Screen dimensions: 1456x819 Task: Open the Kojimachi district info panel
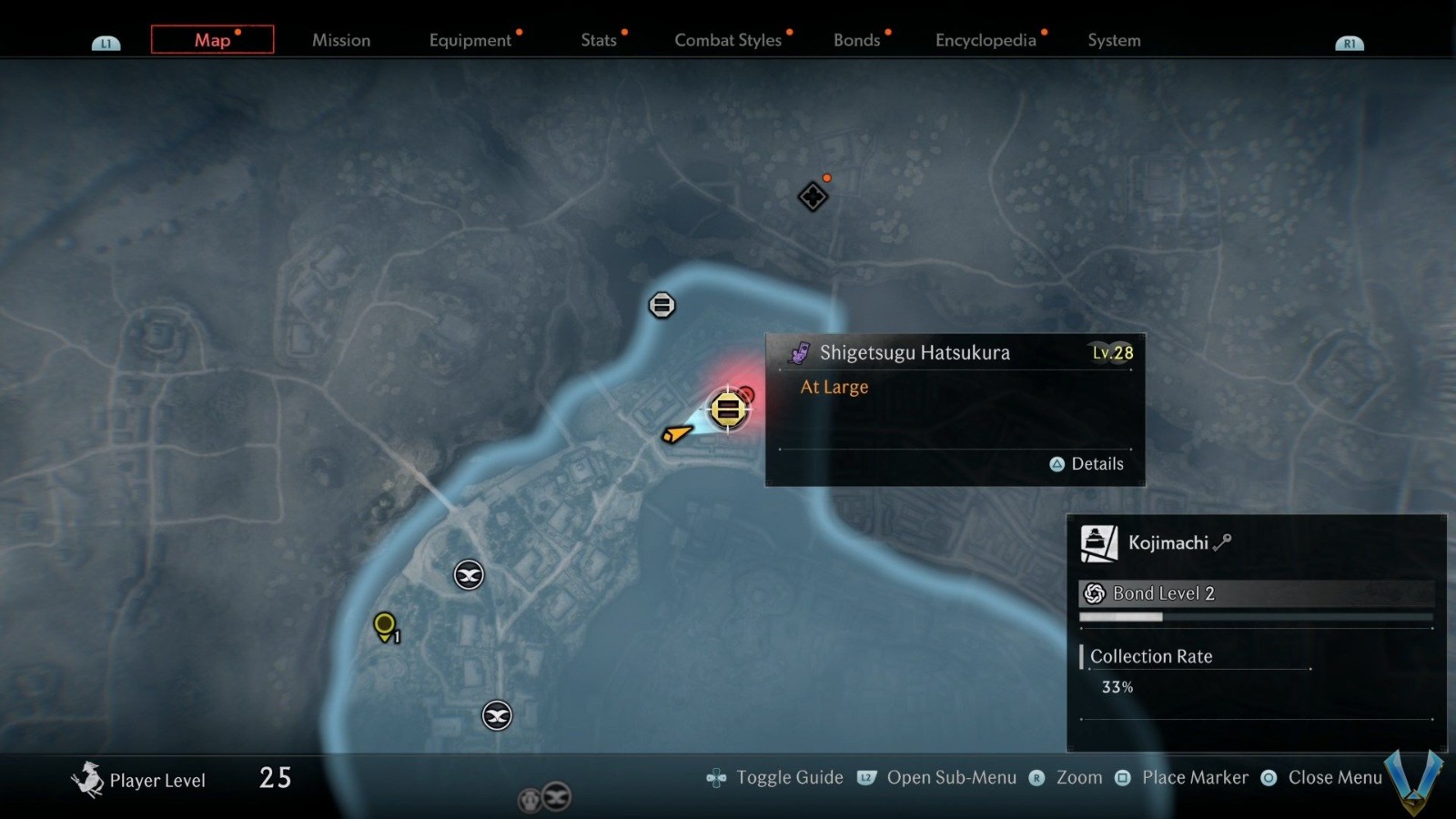[1168, 543]
